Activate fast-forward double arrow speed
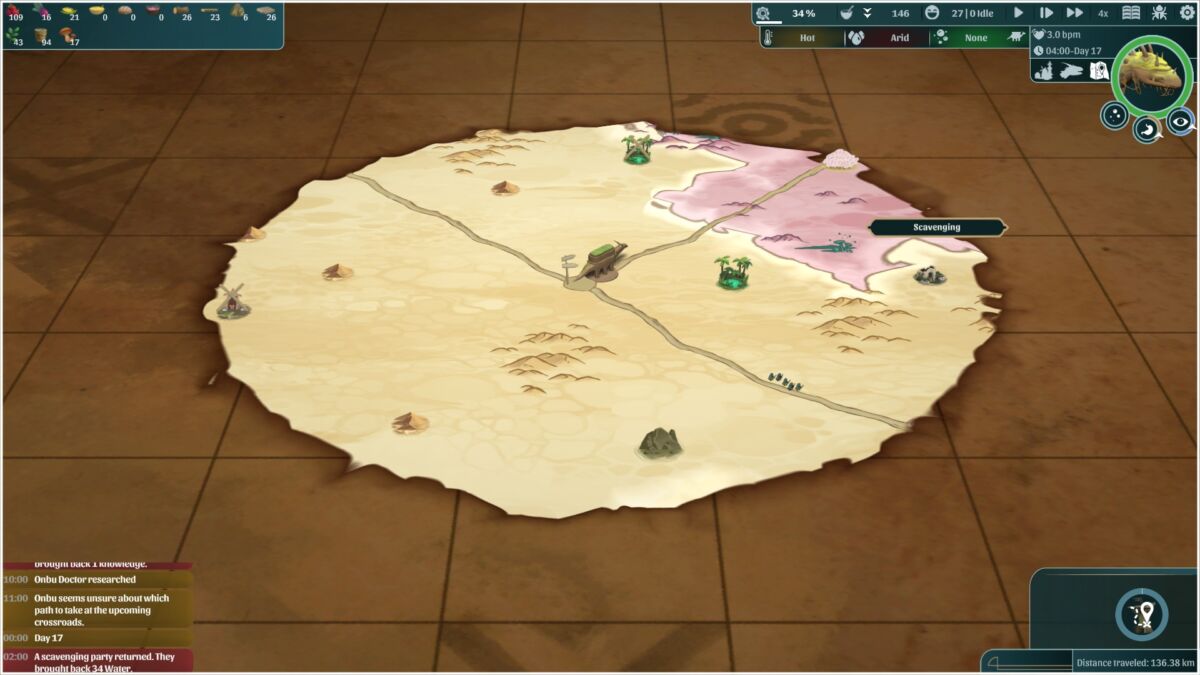The image size is (1200, 675). (x=1075, y=13)
